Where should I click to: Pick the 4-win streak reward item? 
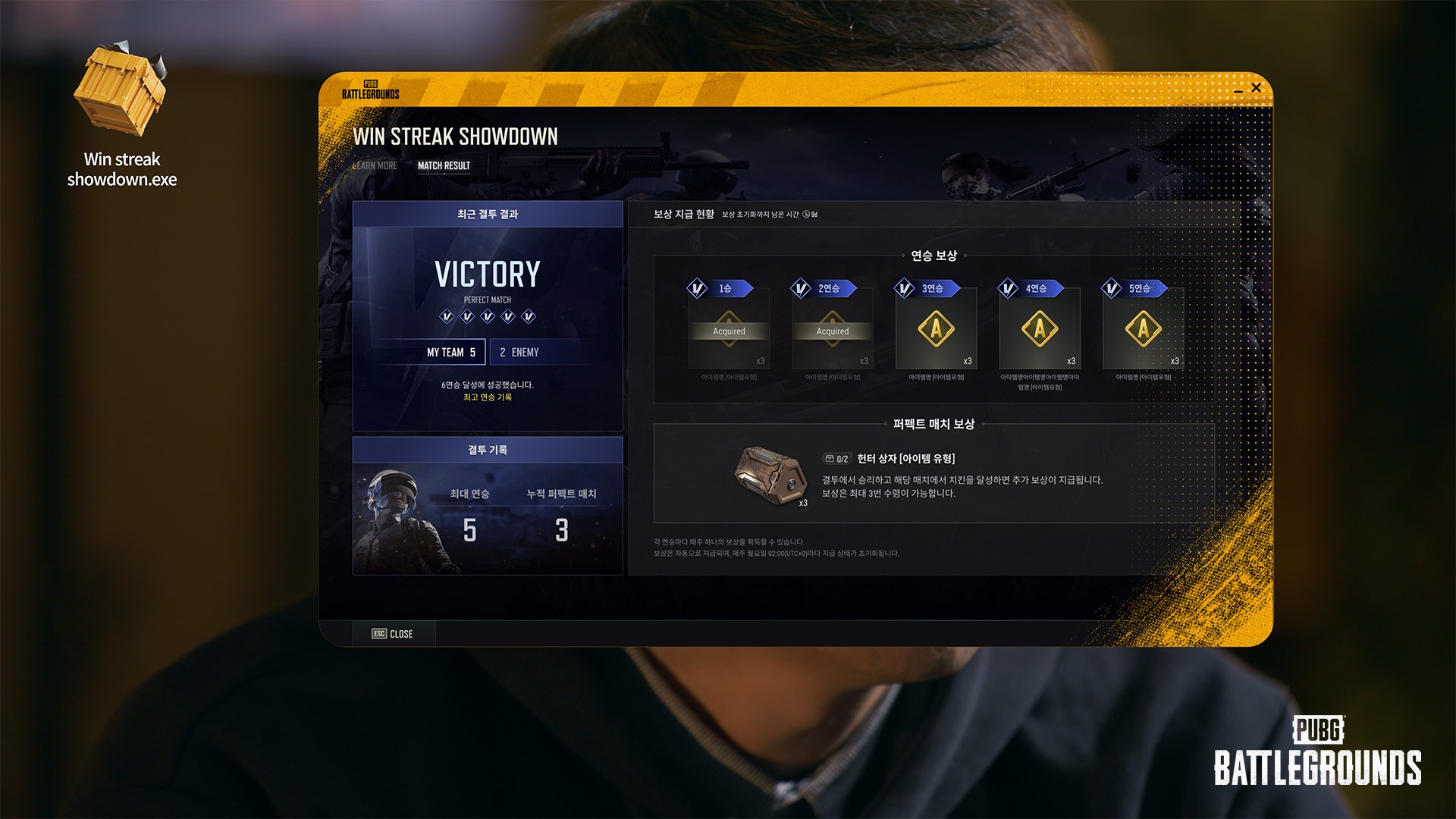pyautogui.click(x=1040, y=329)
